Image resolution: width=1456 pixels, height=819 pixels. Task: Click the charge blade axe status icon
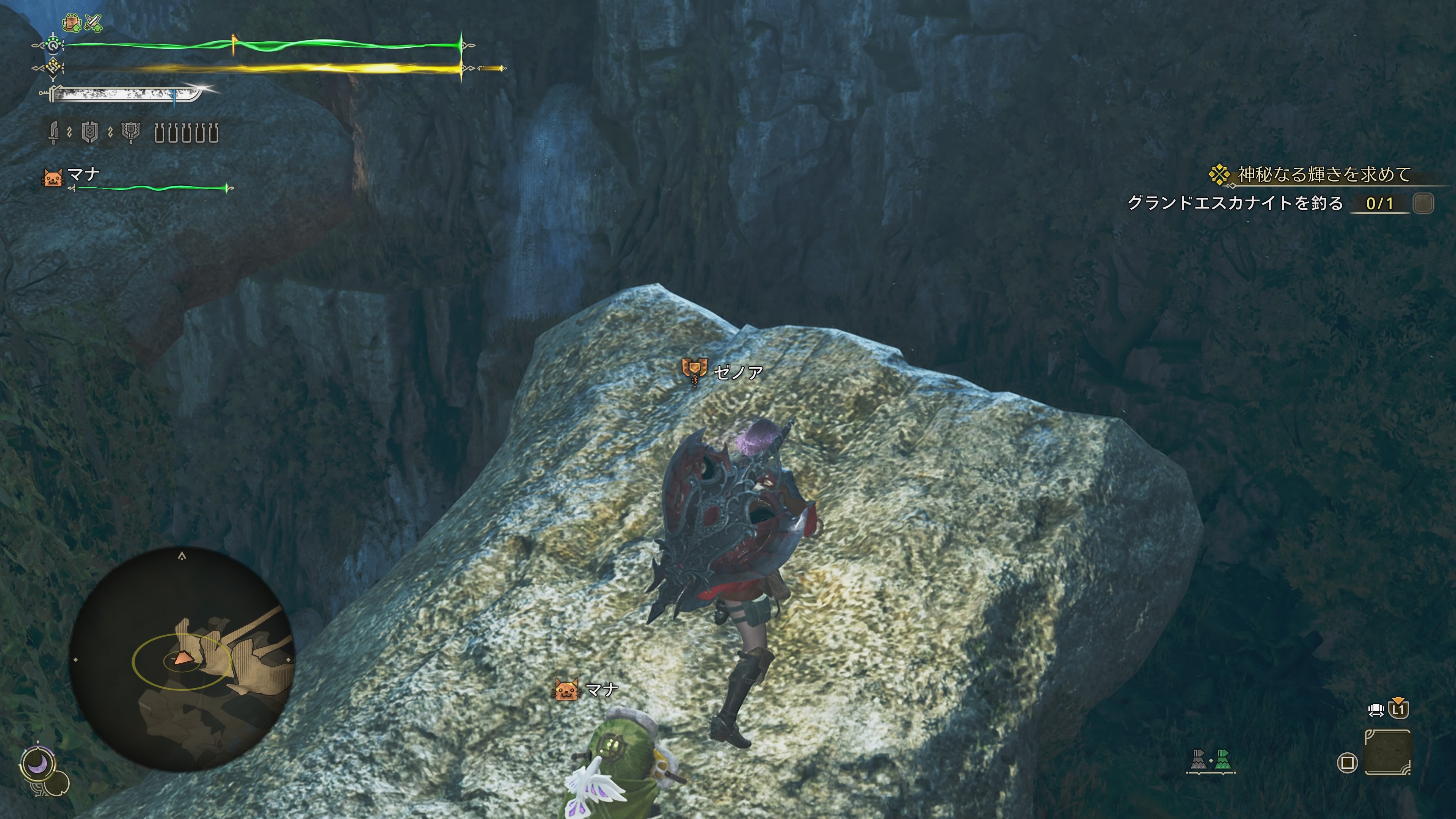pyautogui.click(x=130, y=133)
